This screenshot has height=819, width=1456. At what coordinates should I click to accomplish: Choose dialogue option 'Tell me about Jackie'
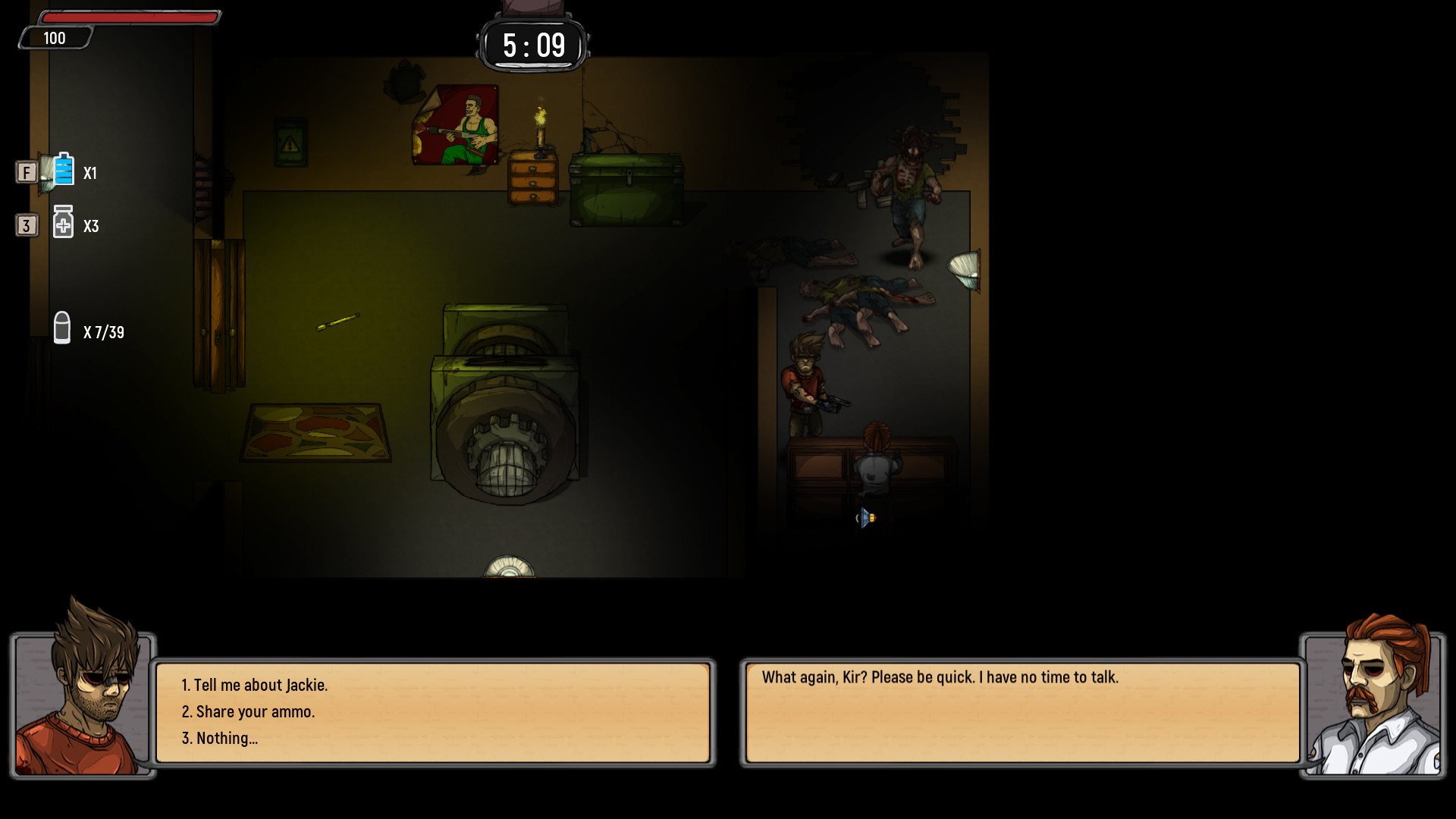tap(255, 684)
